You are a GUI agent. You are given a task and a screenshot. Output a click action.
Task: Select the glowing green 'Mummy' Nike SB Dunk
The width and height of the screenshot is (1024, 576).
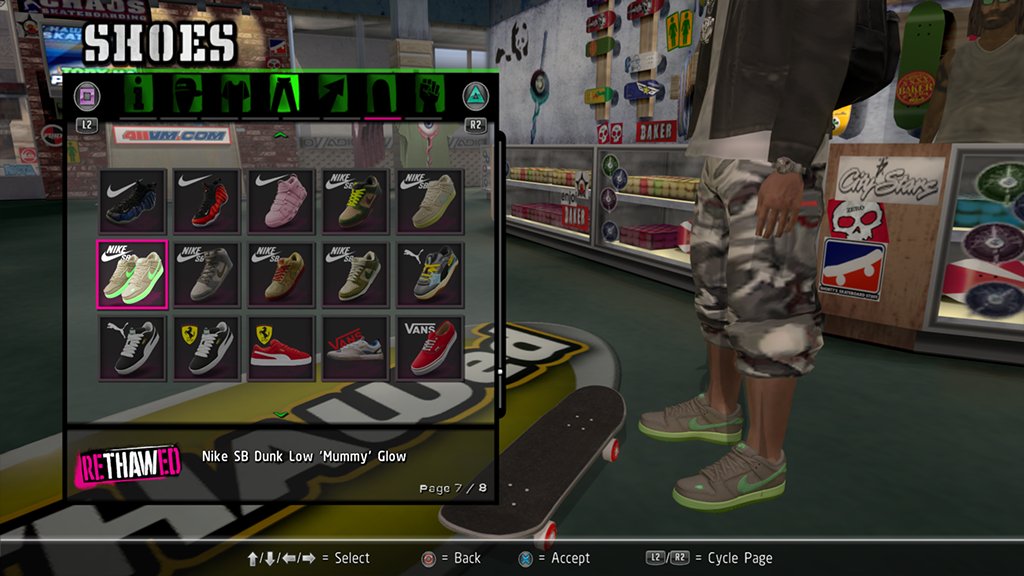[x=132, y=274]
